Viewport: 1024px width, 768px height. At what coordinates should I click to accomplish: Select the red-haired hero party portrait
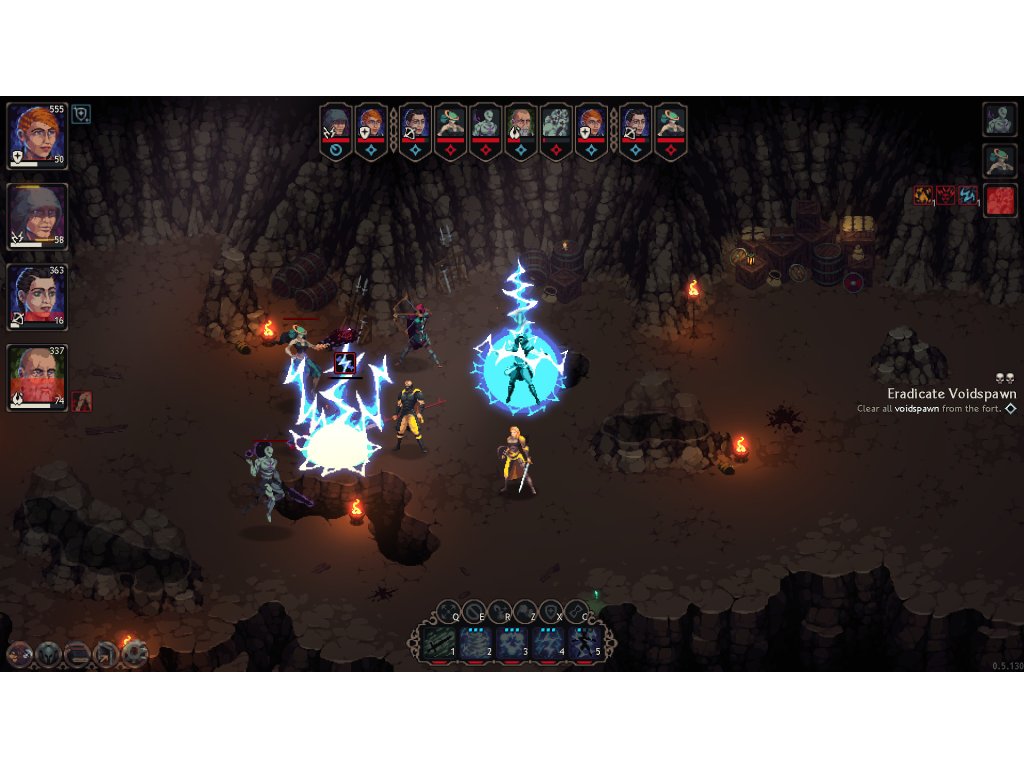click(x=37, y=135)
